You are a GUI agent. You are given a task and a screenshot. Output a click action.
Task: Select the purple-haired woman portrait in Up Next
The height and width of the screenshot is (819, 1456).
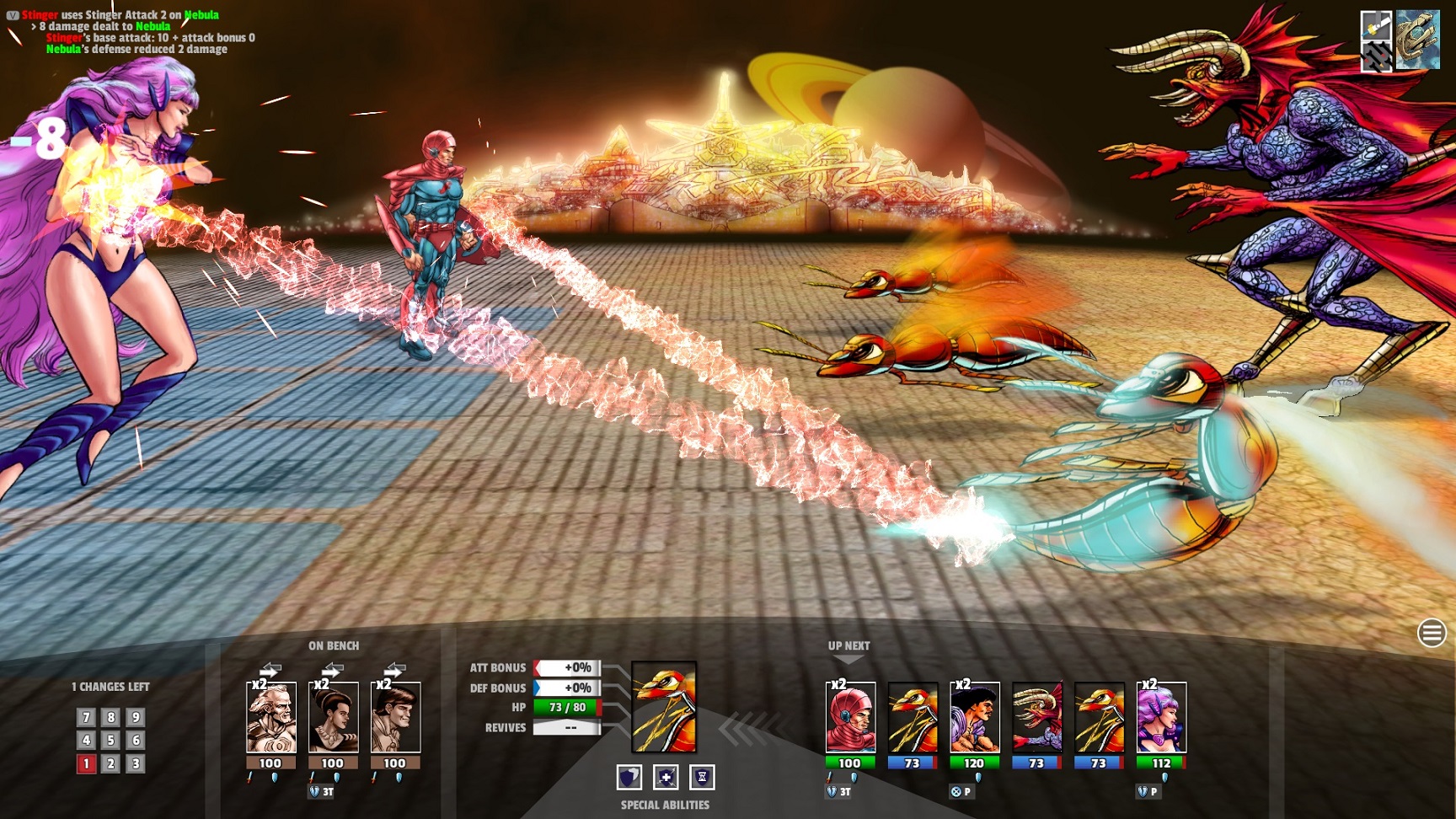[x=1161, y=718]
